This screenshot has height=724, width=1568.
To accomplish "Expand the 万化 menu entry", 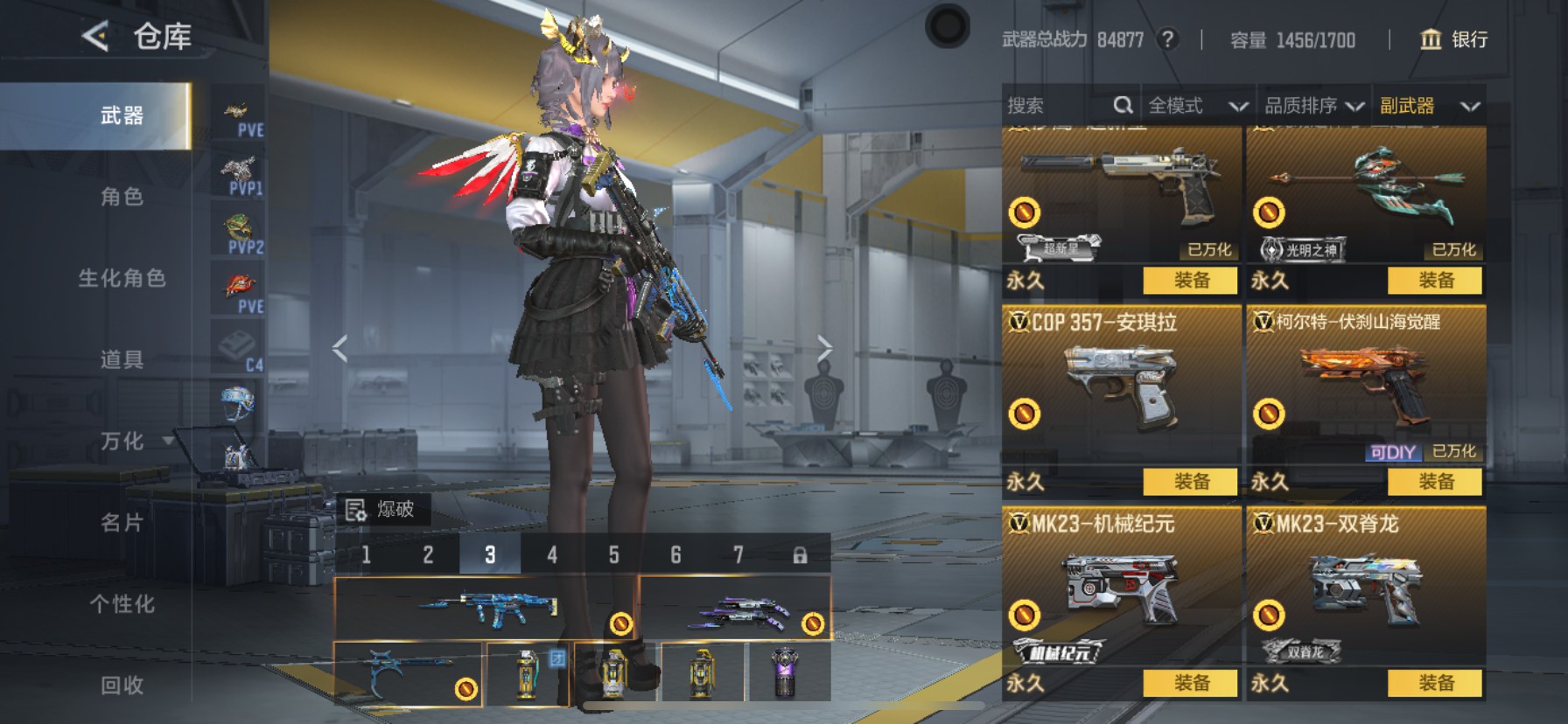I will (122, 441).
